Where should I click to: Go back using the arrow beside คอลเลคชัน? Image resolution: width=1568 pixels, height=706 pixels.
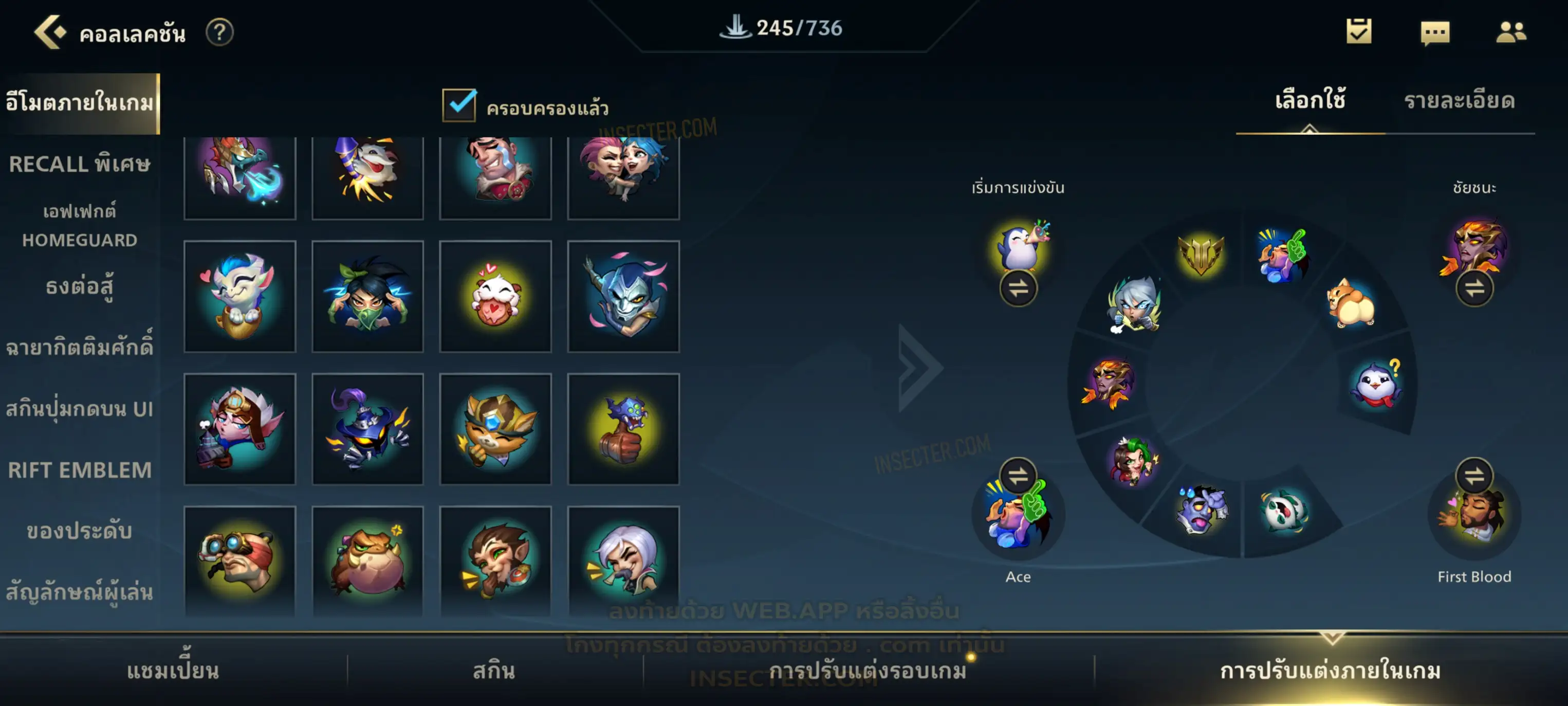pyautogui.click(x=50, y=32)
